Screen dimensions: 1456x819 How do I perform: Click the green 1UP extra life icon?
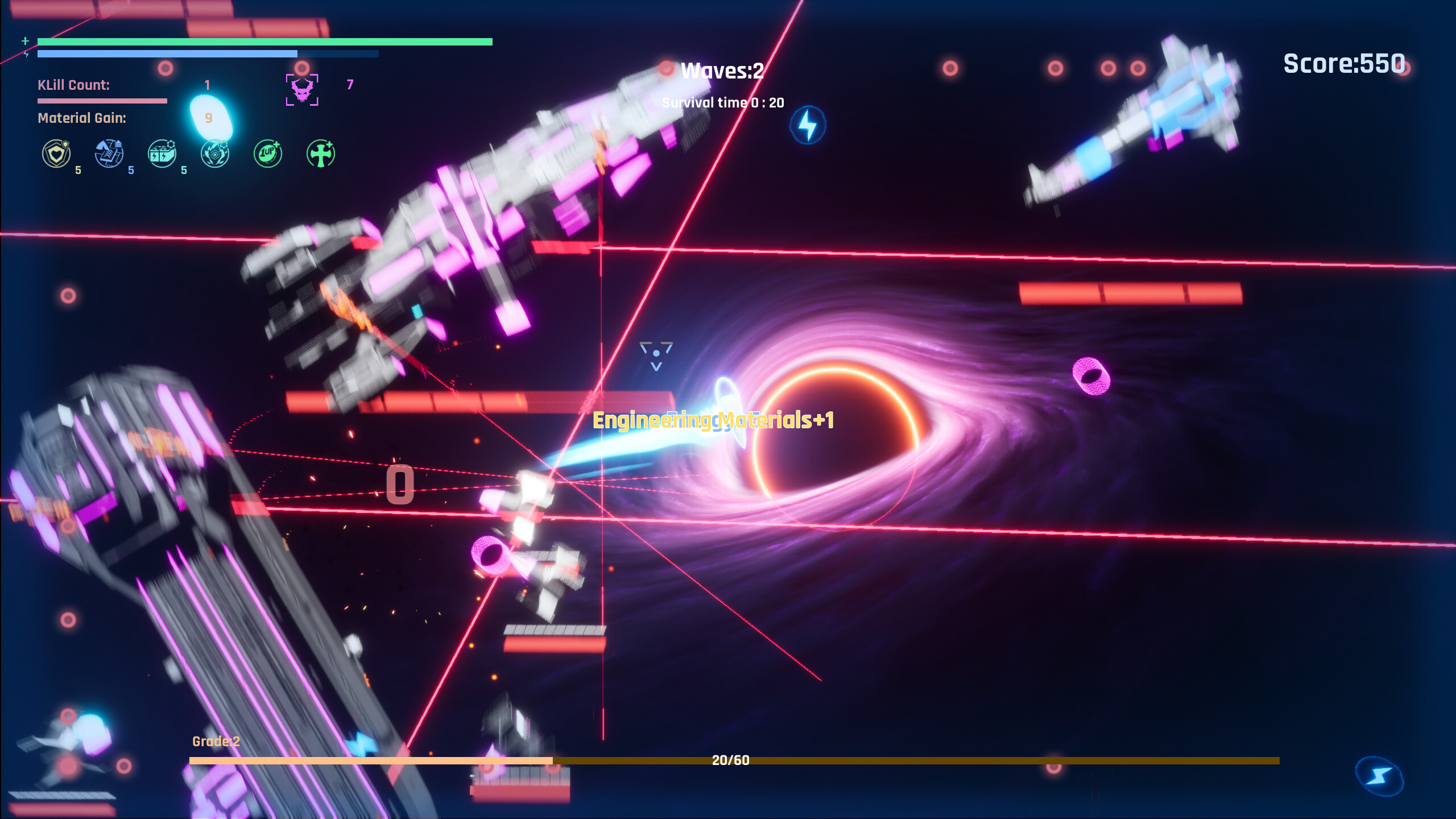(x=267, y=152)
